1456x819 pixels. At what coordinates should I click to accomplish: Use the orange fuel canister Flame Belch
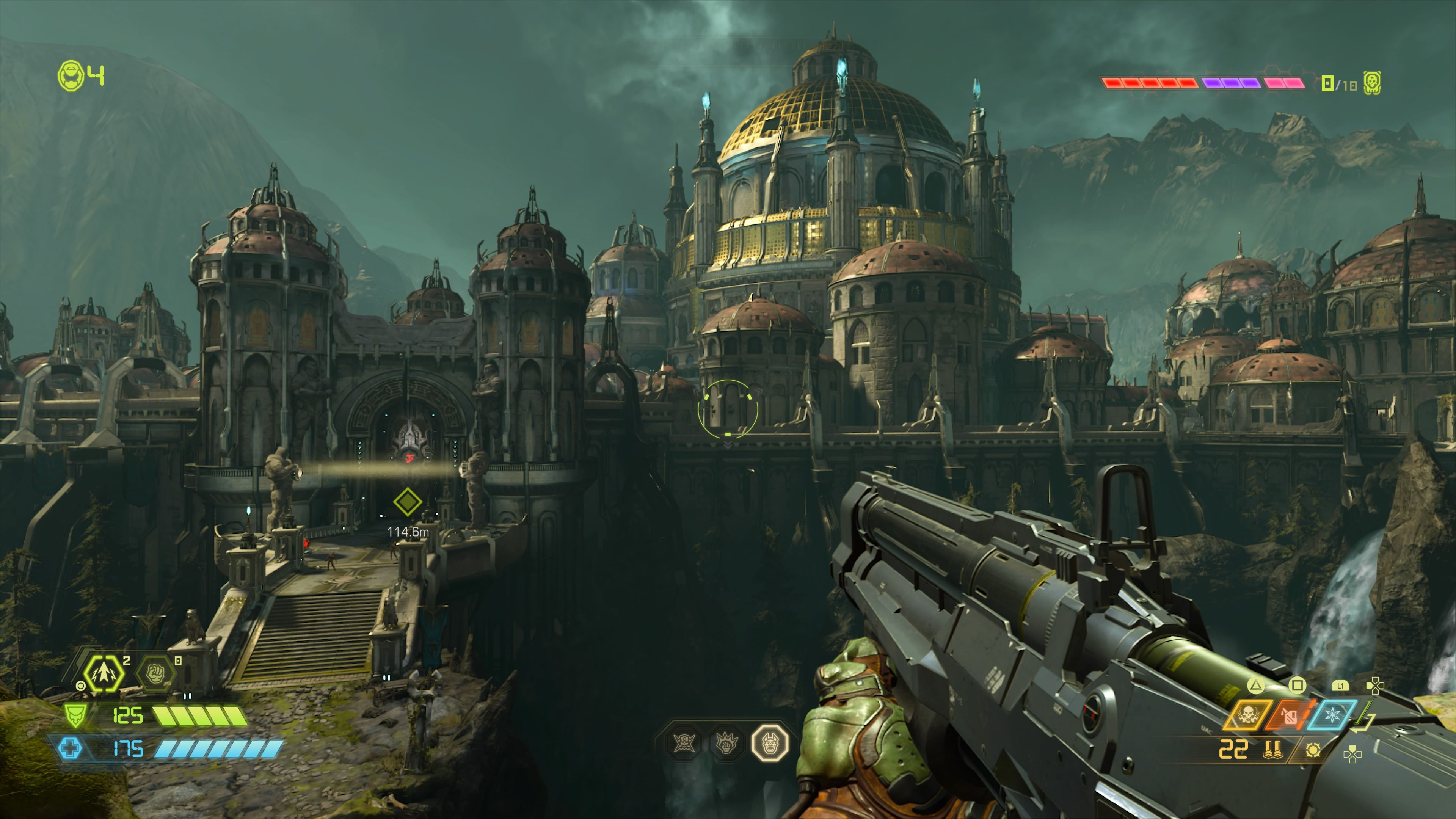coord(1289,715)
